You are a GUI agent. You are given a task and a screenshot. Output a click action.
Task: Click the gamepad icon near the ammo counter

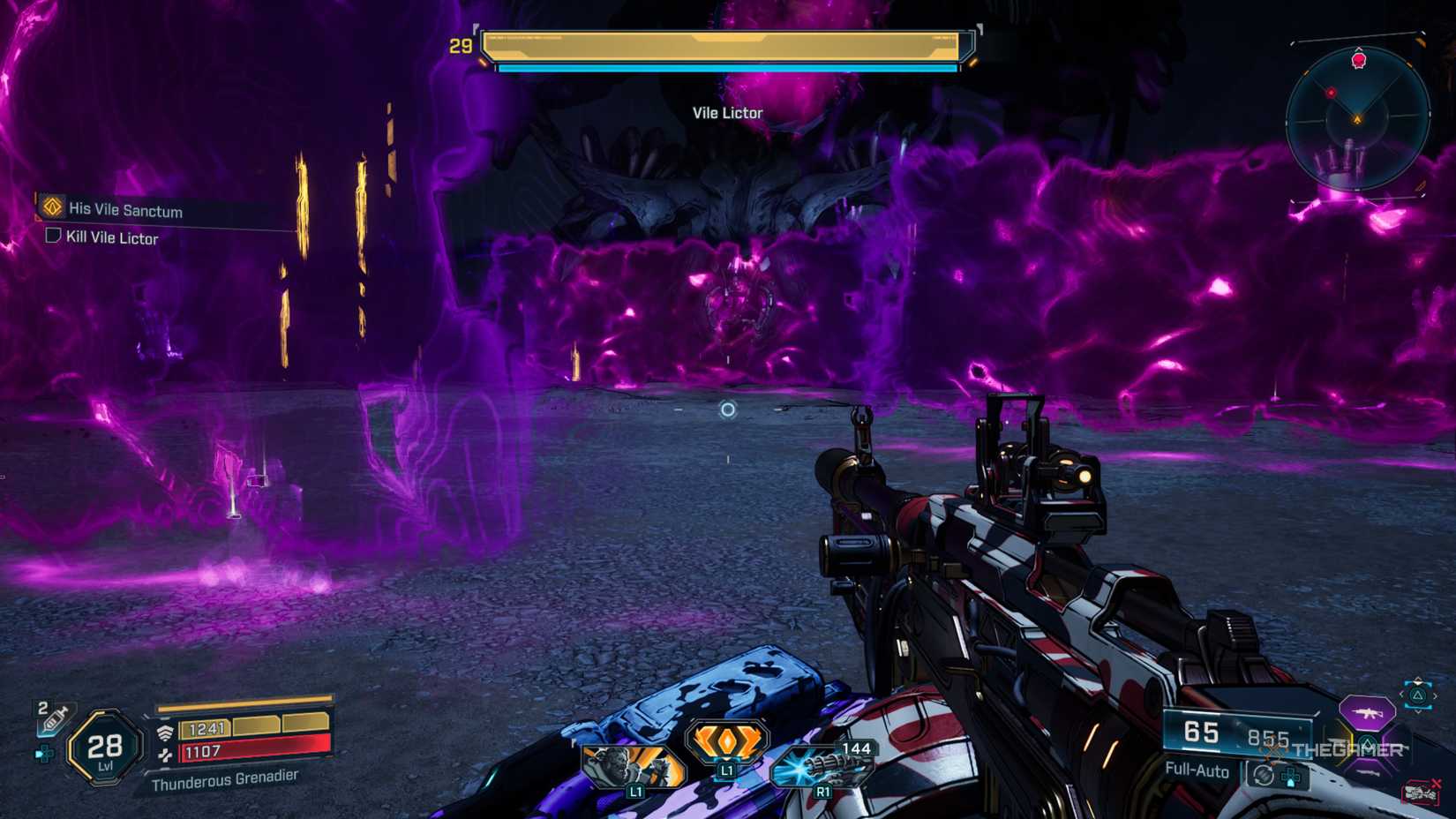1290,776
